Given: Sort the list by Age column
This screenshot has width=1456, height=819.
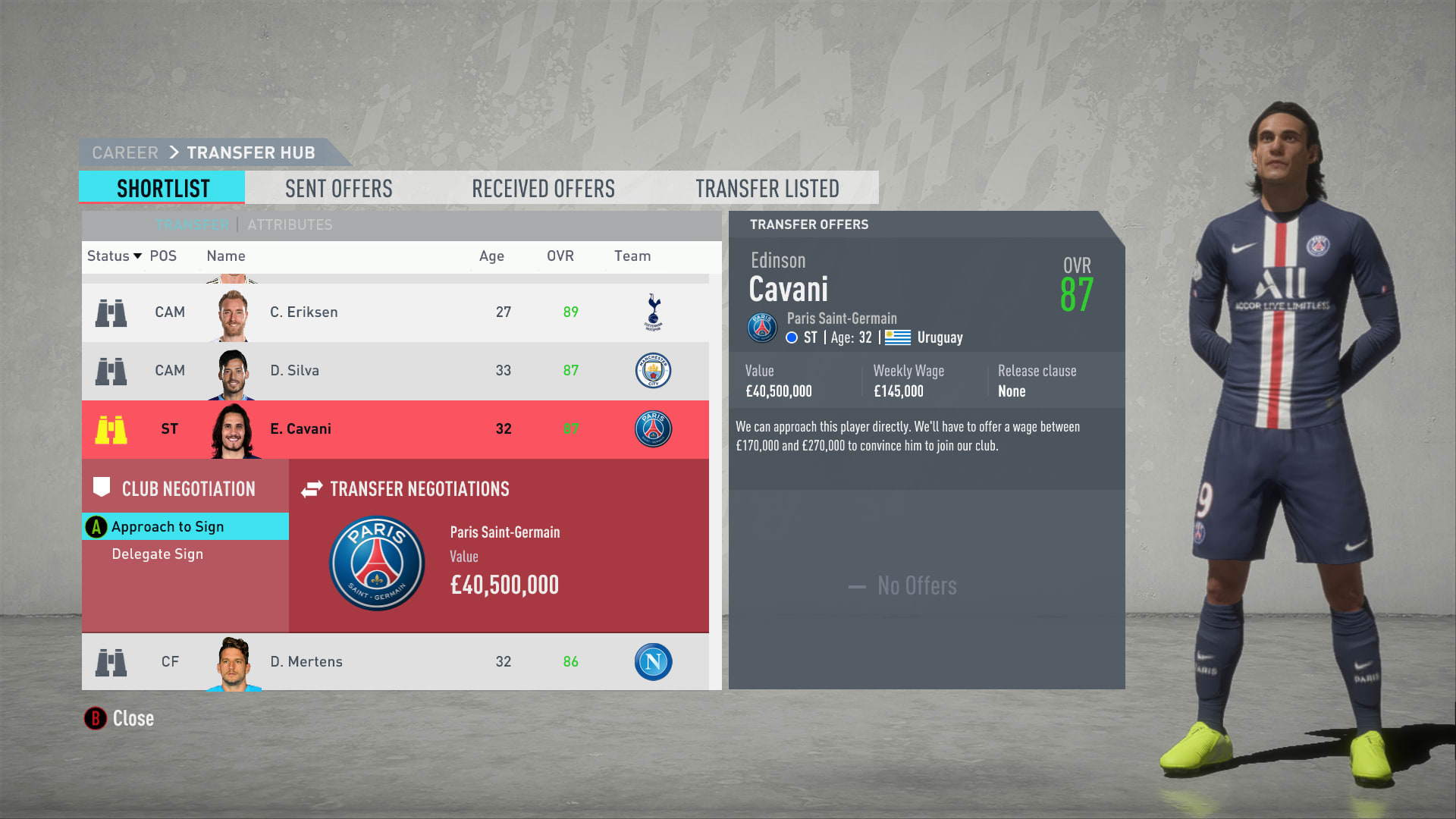Looking at the screenshot, I should 491,256.
